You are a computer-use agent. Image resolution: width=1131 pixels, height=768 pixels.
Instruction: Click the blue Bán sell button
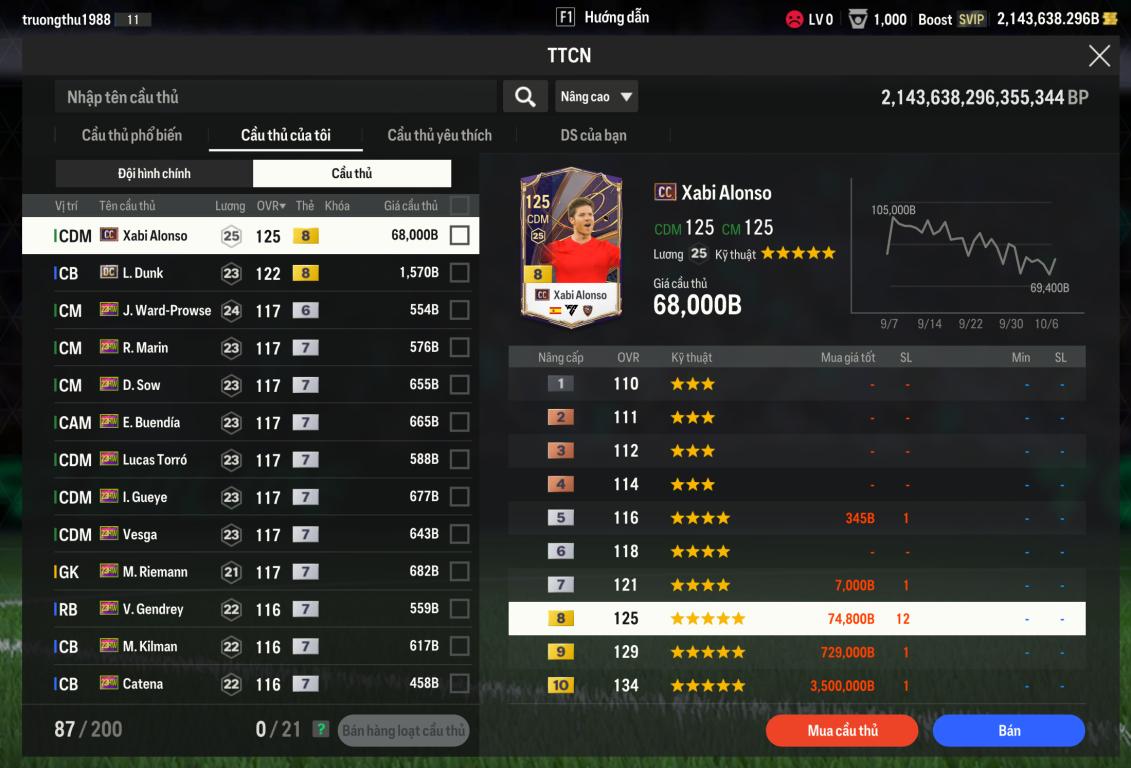coord(1008,731)
